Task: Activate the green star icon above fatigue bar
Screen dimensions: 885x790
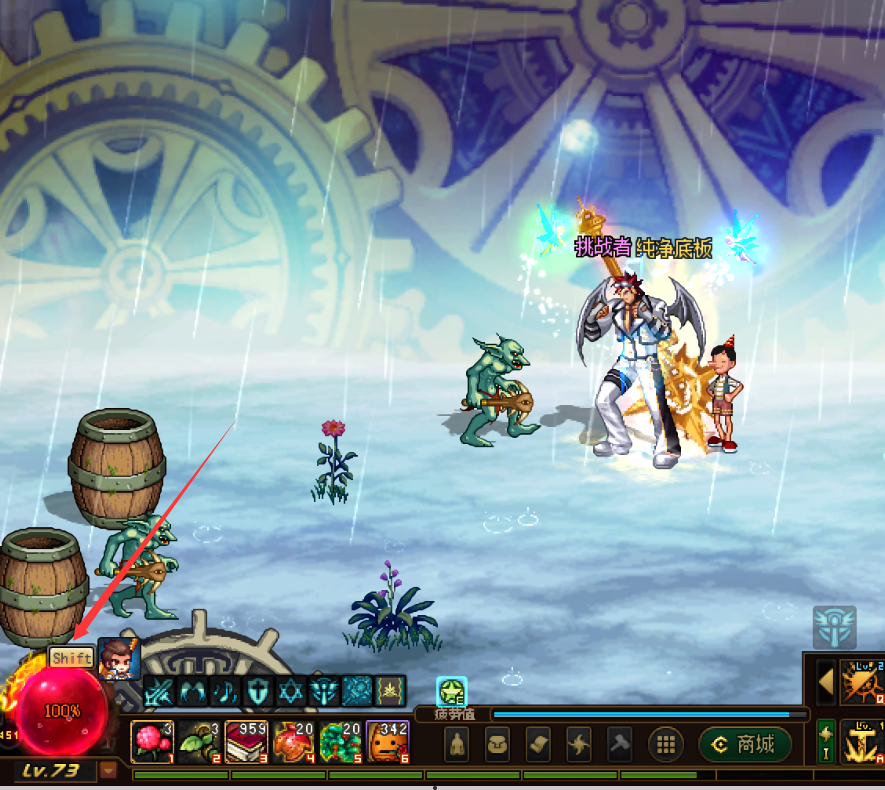Action: [x=451, y=692]
